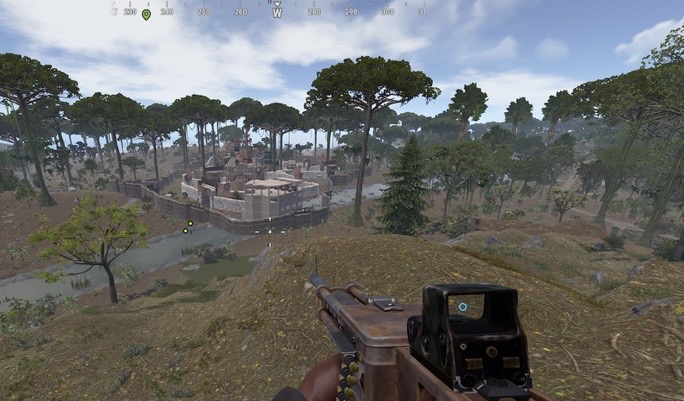
Task: Select the W heading on the compass bar
Action: click(x=277, y=13)
